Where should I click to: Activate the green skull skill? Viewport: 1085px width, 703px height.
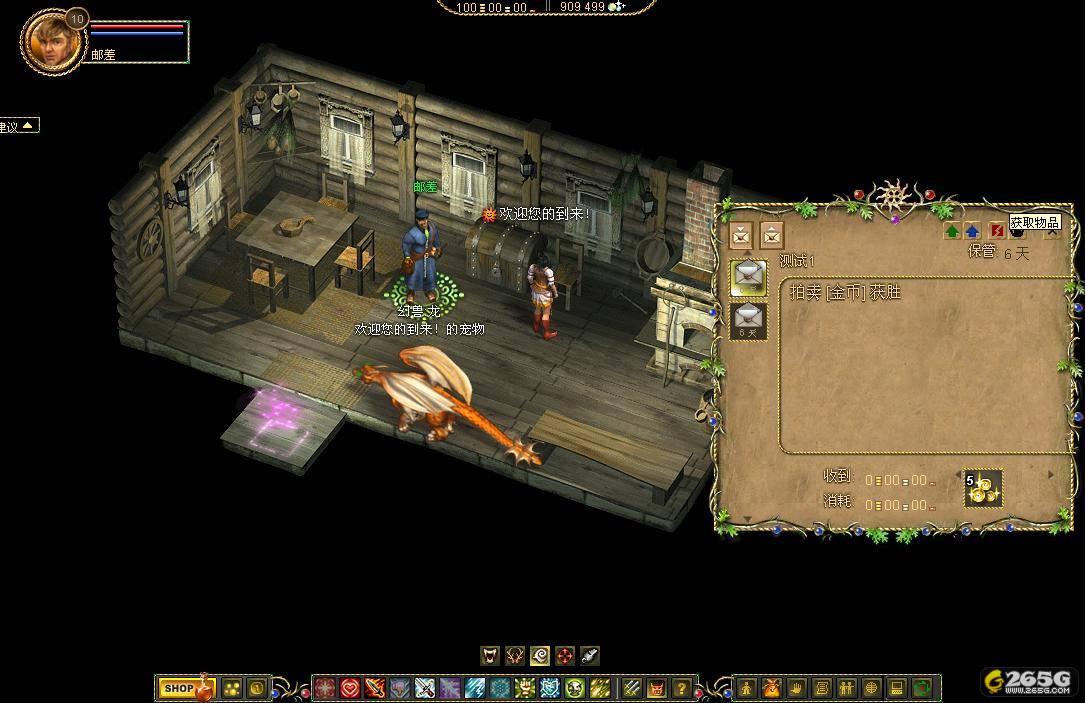[x=575, y=688]
